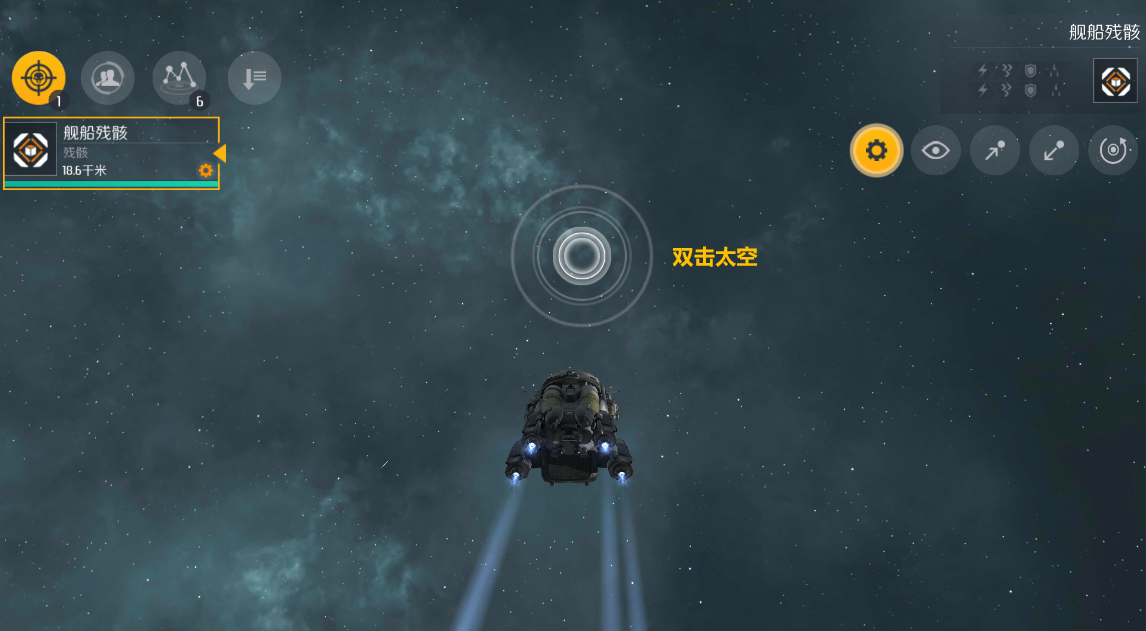The height and width of the screenshot is (631, 1146).
Task: Activate the eye look-at button
Action: (936, 151)
